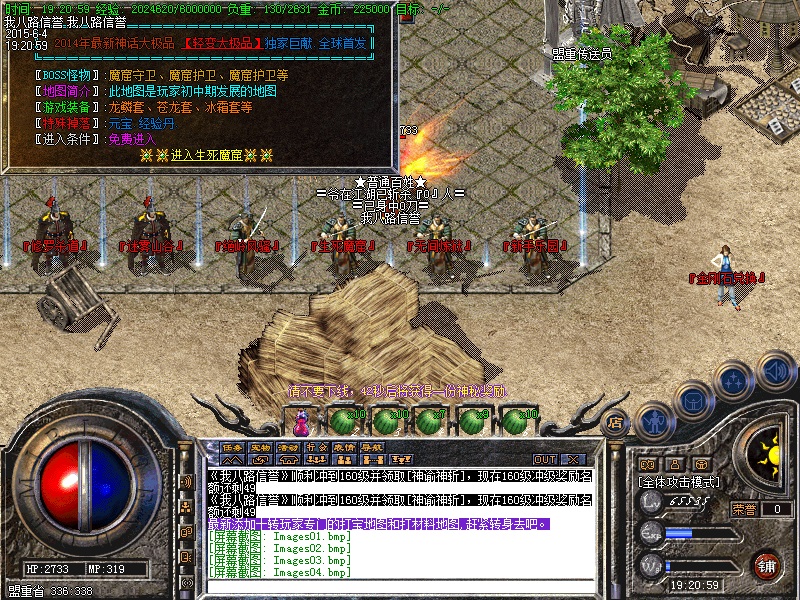Open the bag inventory icon
This screenshot has height=600, width=800.
[x=694, y=401]
